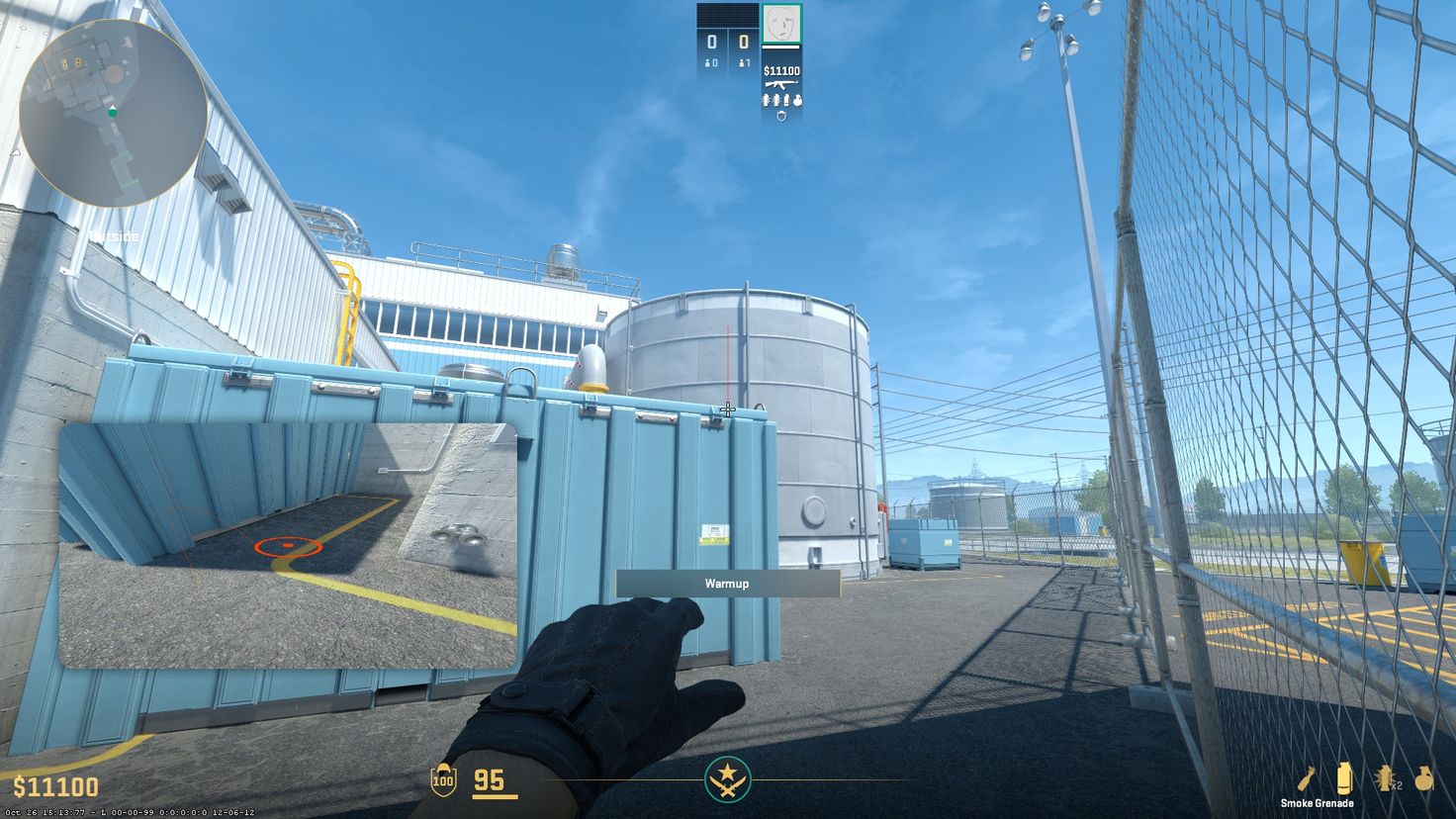Click the picture-in-picture camera view inset
Image resolution: width=1456 pixels, height=819 pixels.
289,547
